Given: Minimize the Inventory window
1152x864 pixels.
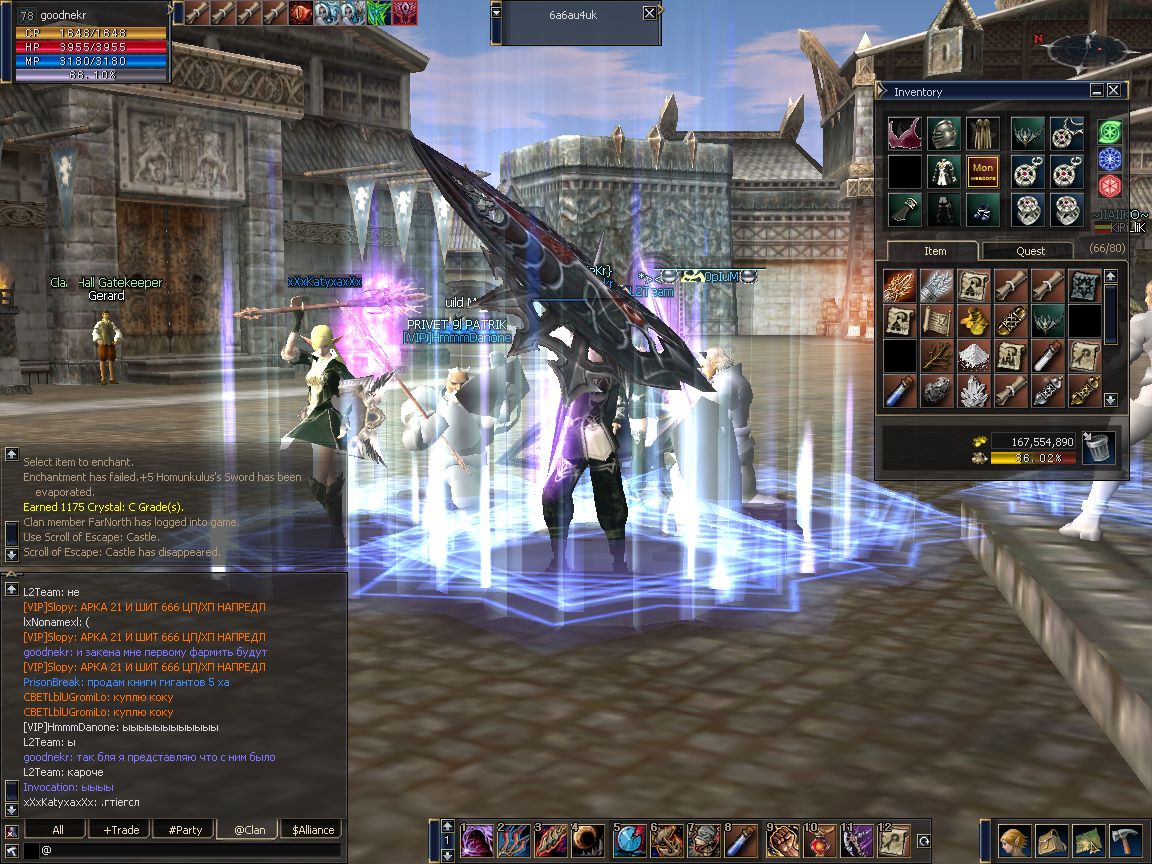Looking at the screenshot, I should tap(1097, 91).
